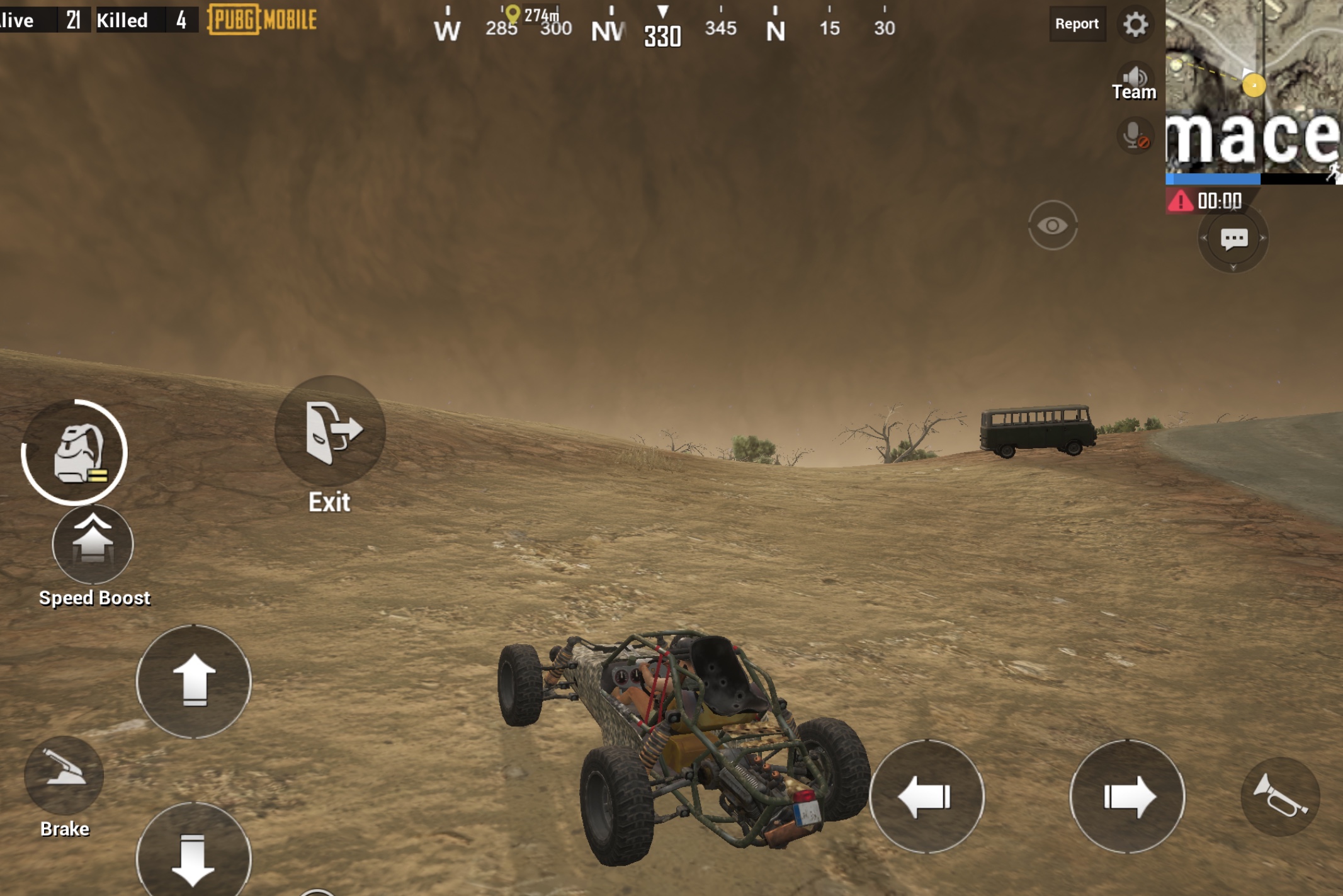
Task: Steer left with the left arrow
Action: (926, 797)
